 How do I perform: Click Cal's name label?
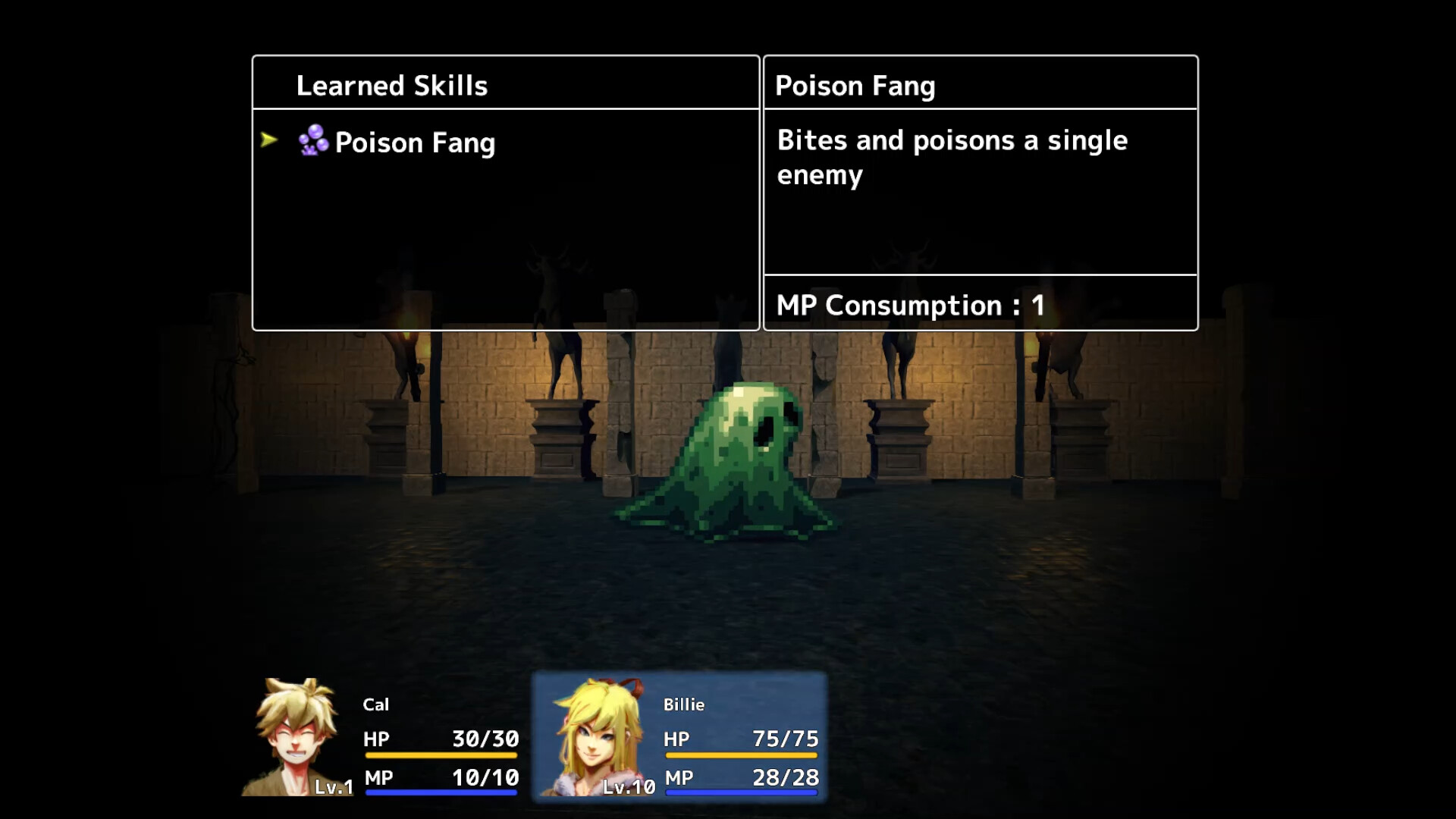pyautogui.click(x=378, y=704)
